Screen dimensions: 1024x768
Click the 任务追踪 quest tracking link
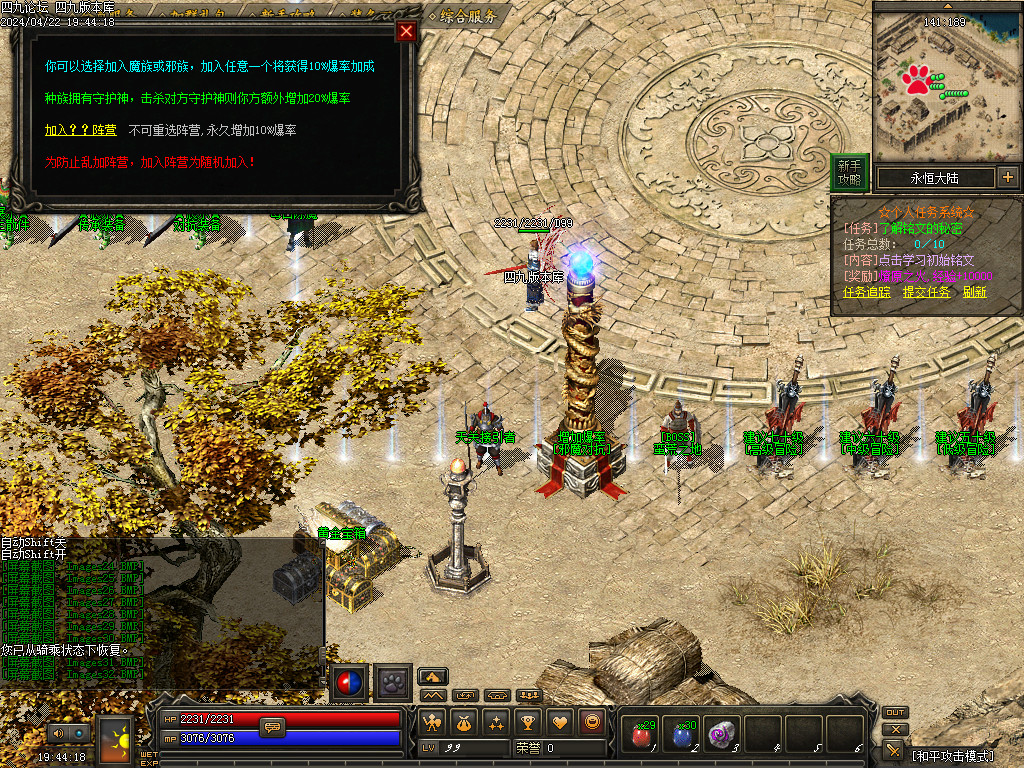pos(867,292)
